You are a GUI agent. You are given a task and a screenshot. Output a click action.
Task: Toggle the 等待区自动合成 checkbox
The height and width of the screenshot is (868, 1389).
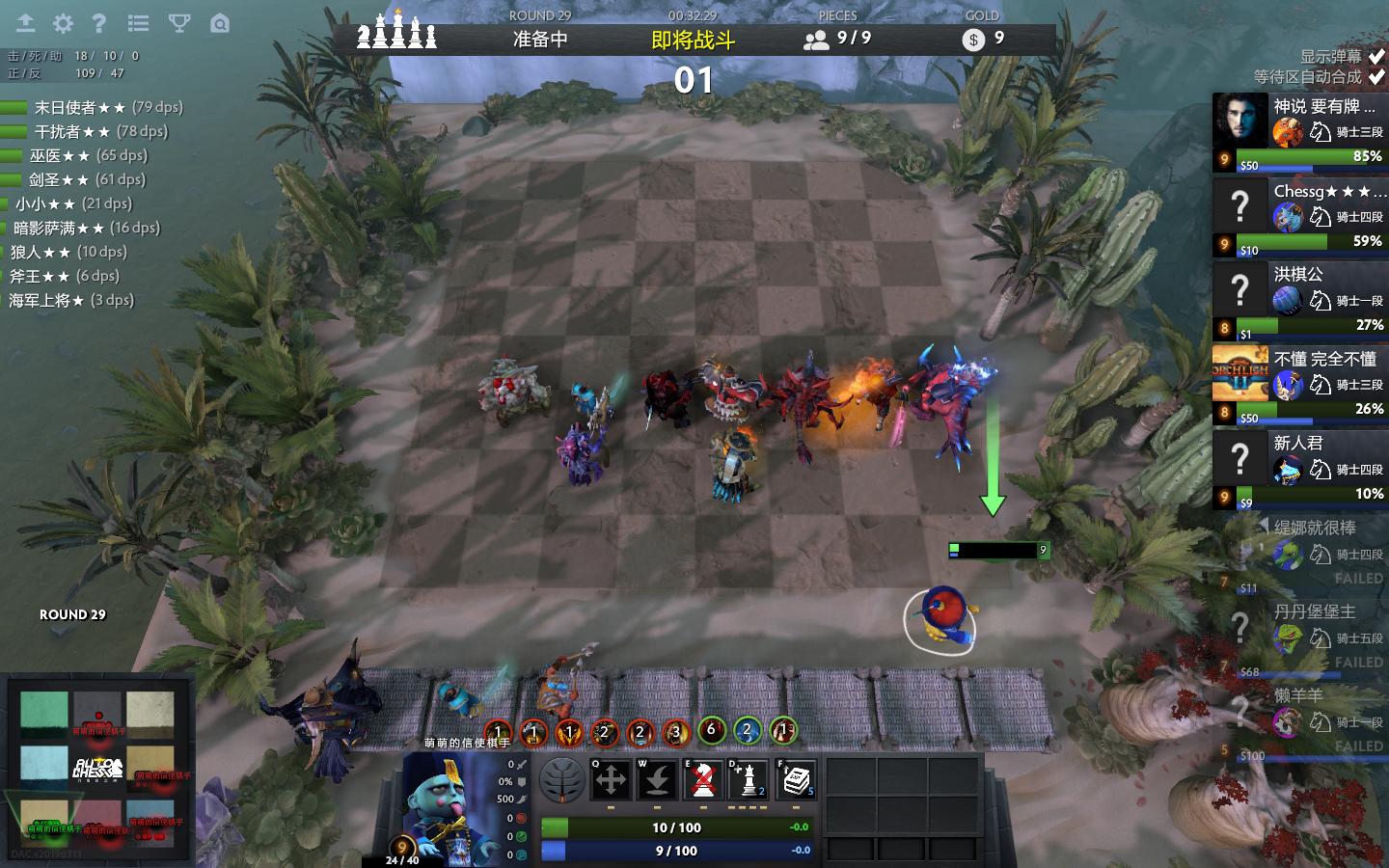click(1376, 77)
